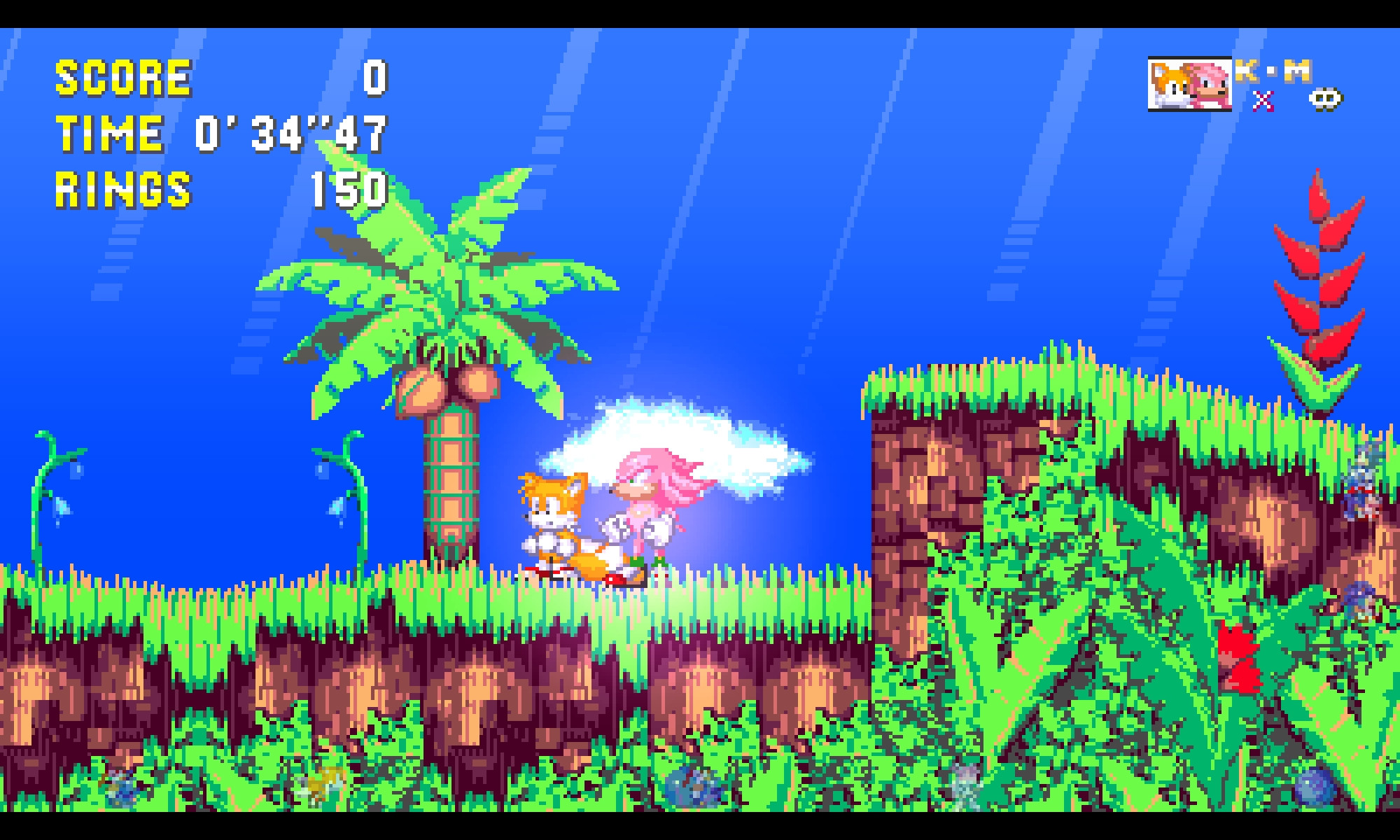Click the pink x lives multiplier symbol
Viewport: 1400px width, 840px height.
[x=1264, y=100]
